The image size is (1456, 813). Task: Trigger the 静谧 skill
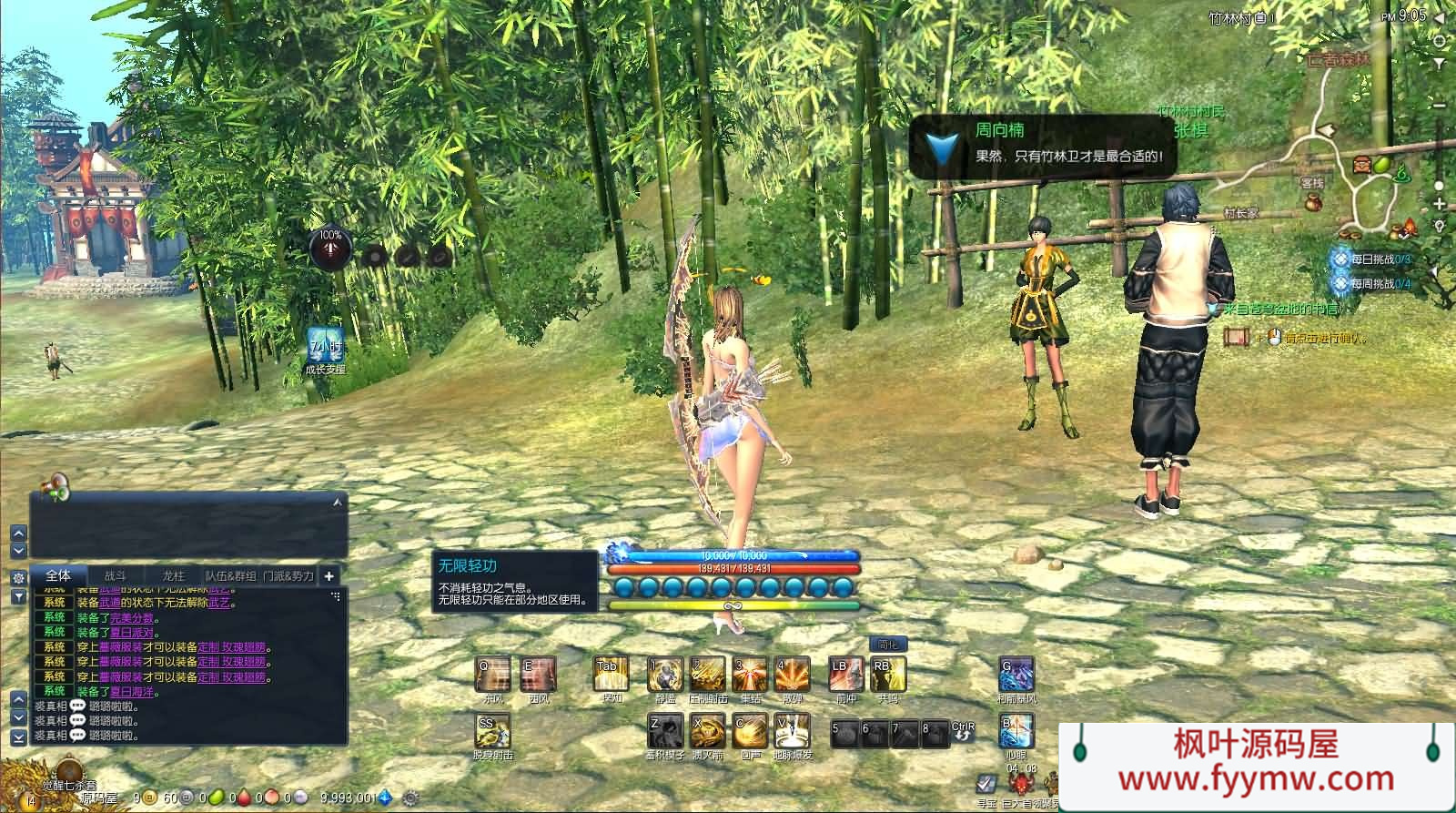(x=665, y=676)
